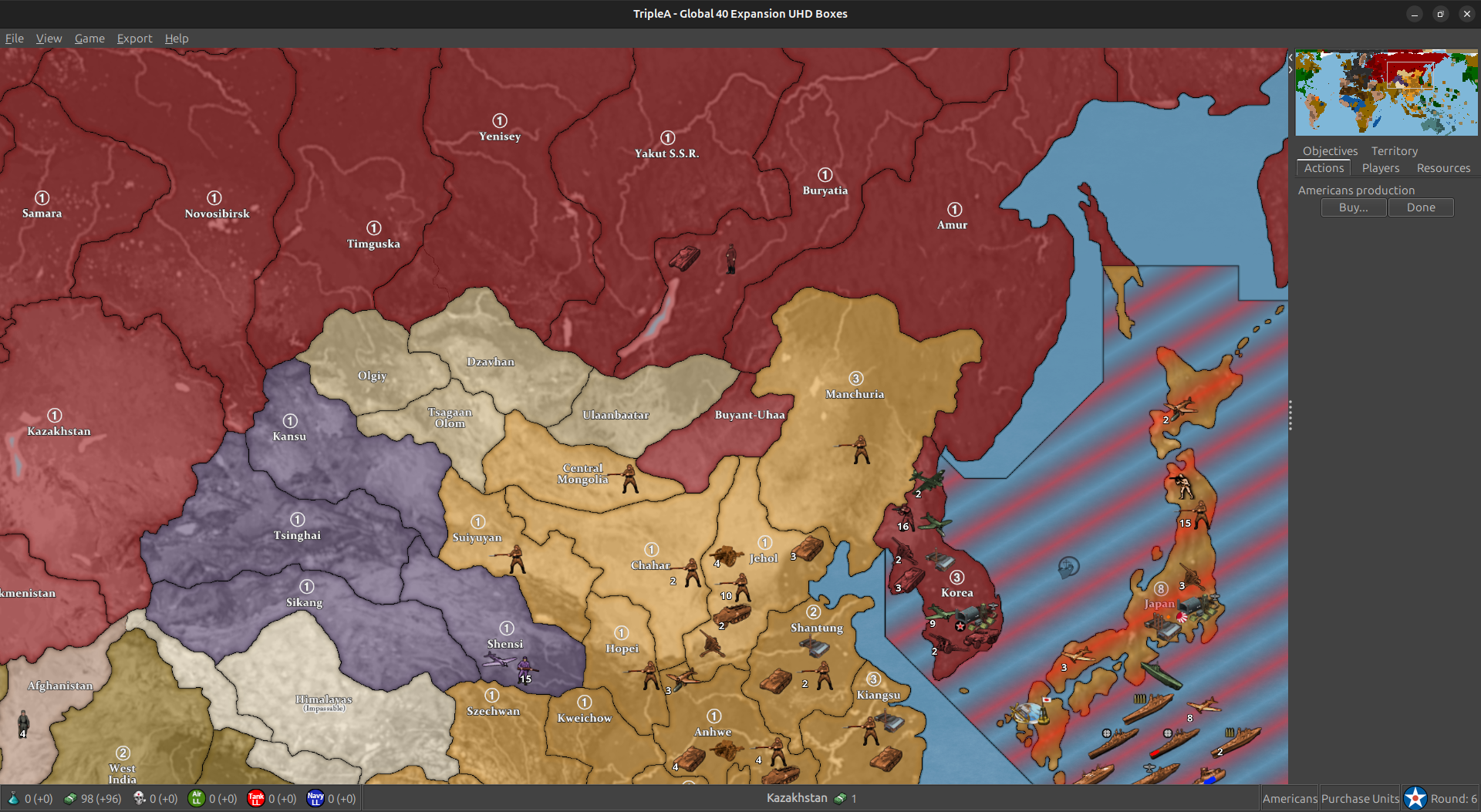Switch to the Territory tab
Viewport: 1481px width, 812px height.
[x=1394, y=150]
